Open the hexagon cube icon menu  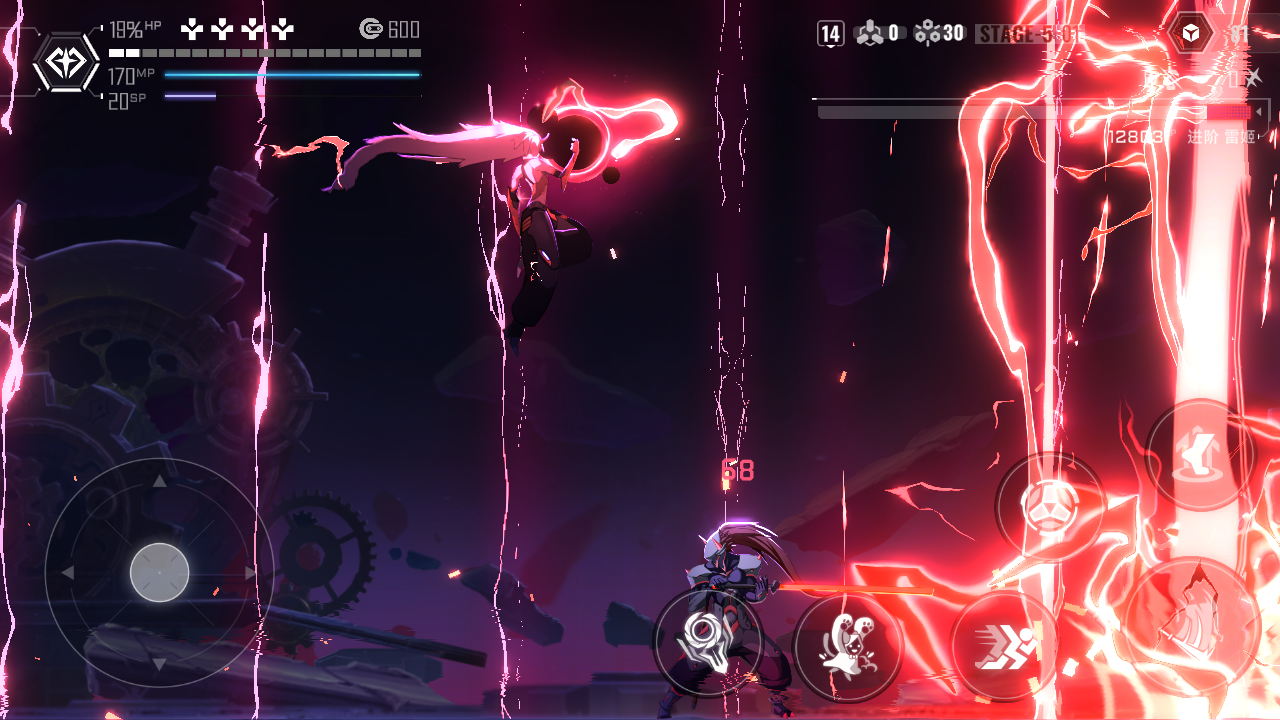(x=1191, y=35)
